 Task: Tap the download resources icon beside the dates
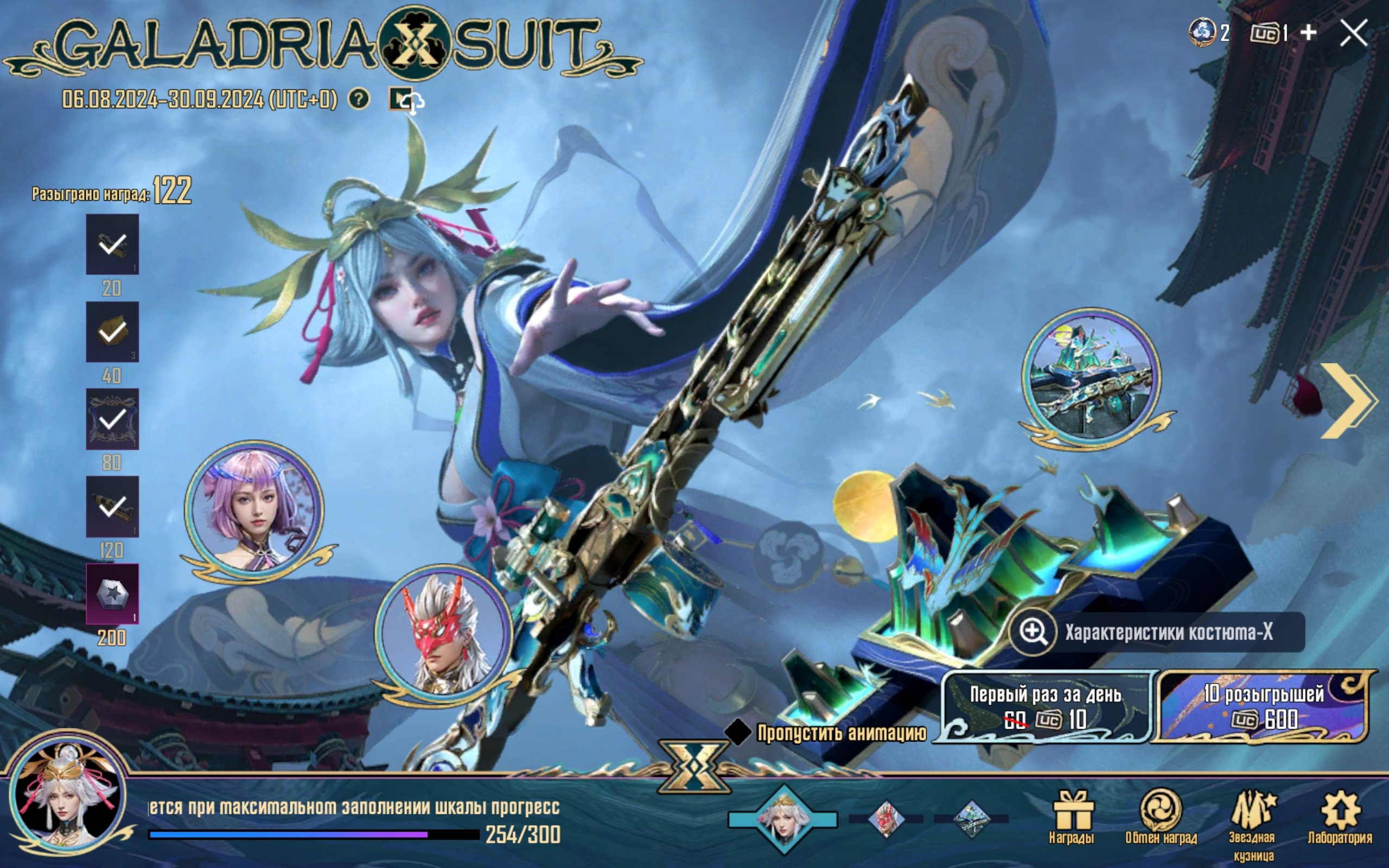406,101
